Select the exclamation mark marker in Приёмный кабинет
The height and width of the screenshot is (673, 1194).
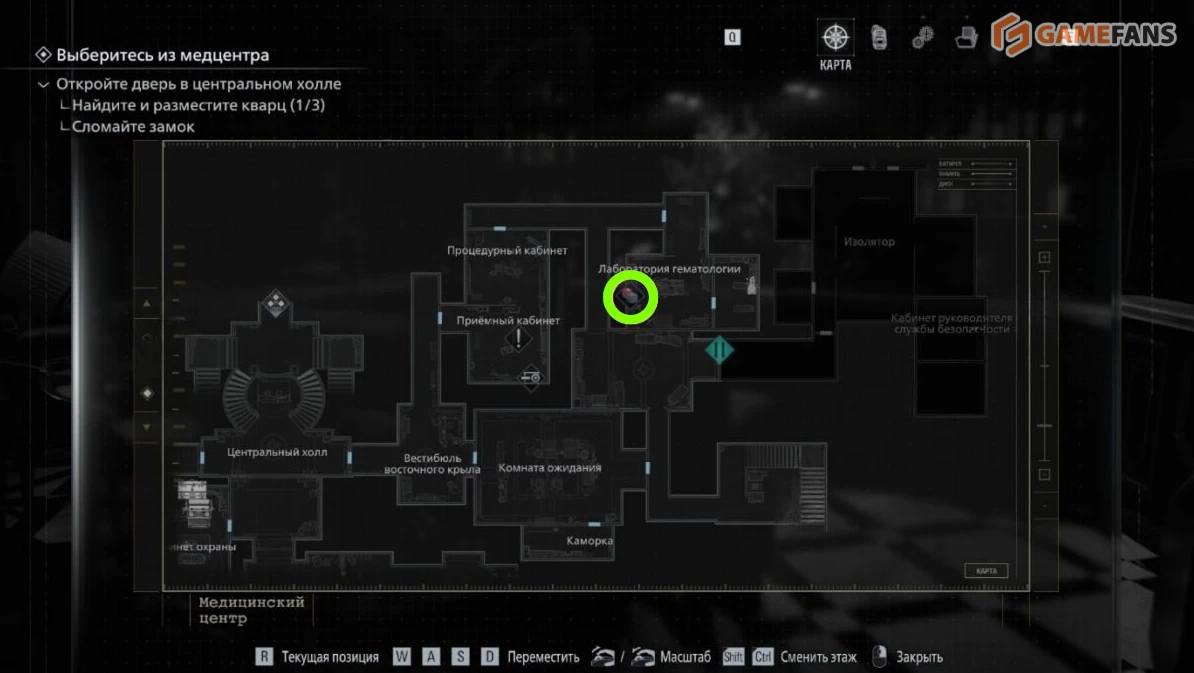[x=519, y=339]
